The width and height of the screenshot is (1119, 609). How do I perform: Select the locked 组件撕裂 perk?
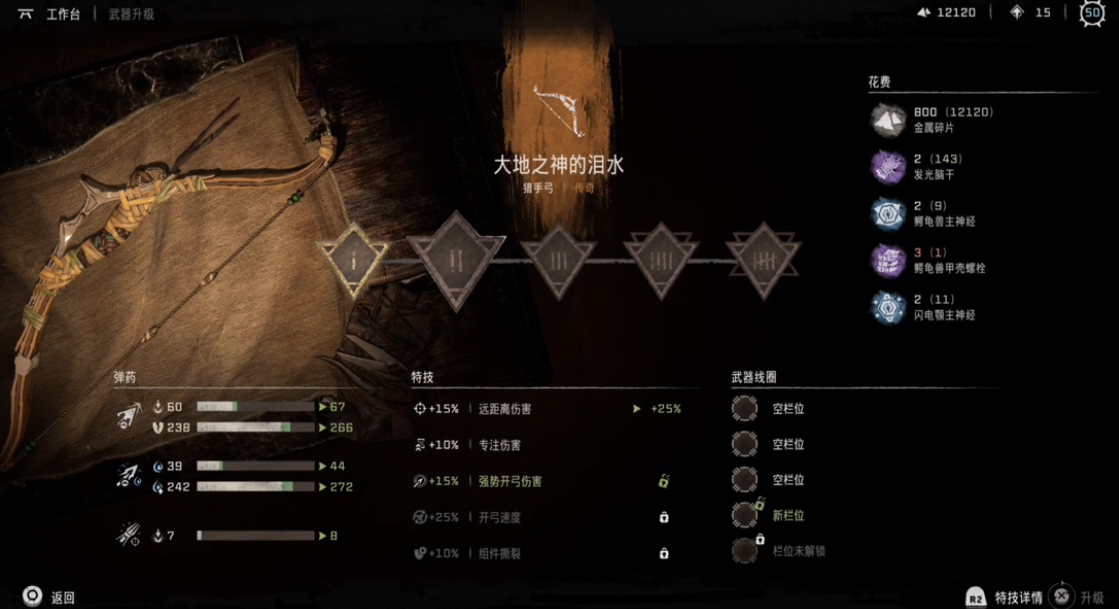(x=500, y=553)
